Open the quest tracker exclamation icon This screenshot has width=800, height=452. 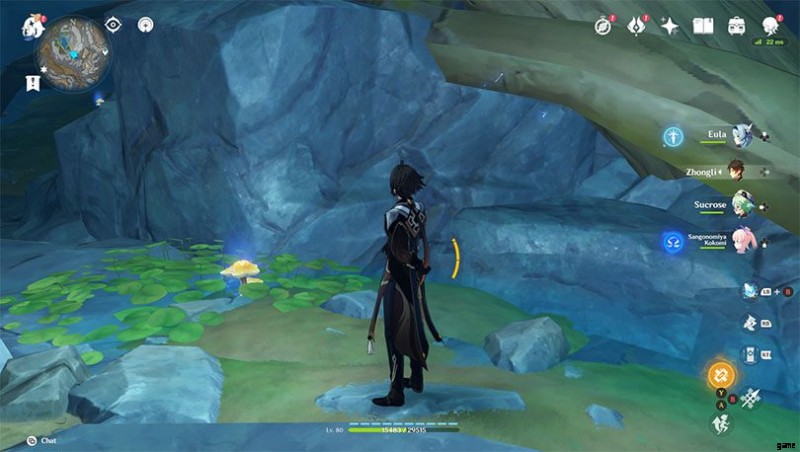pyautogui.click(x=34, y=81)
